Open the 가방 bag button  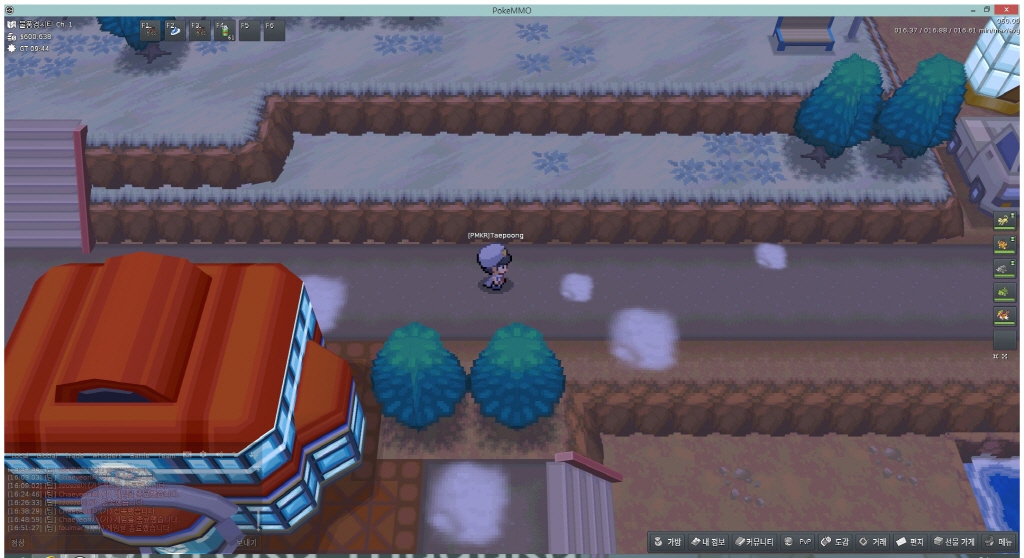coord(668,542)
